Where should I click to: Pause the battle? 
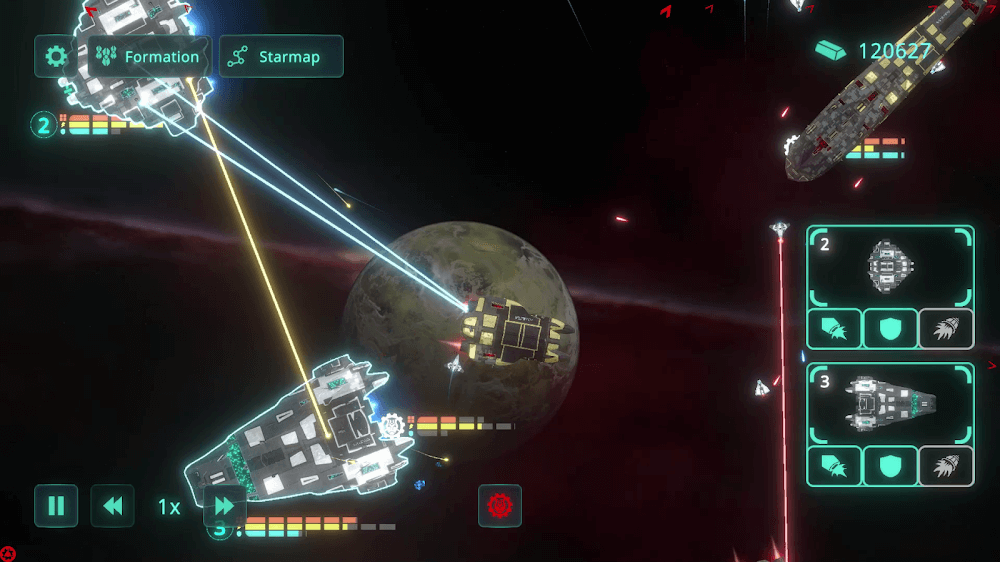(56, 506)
